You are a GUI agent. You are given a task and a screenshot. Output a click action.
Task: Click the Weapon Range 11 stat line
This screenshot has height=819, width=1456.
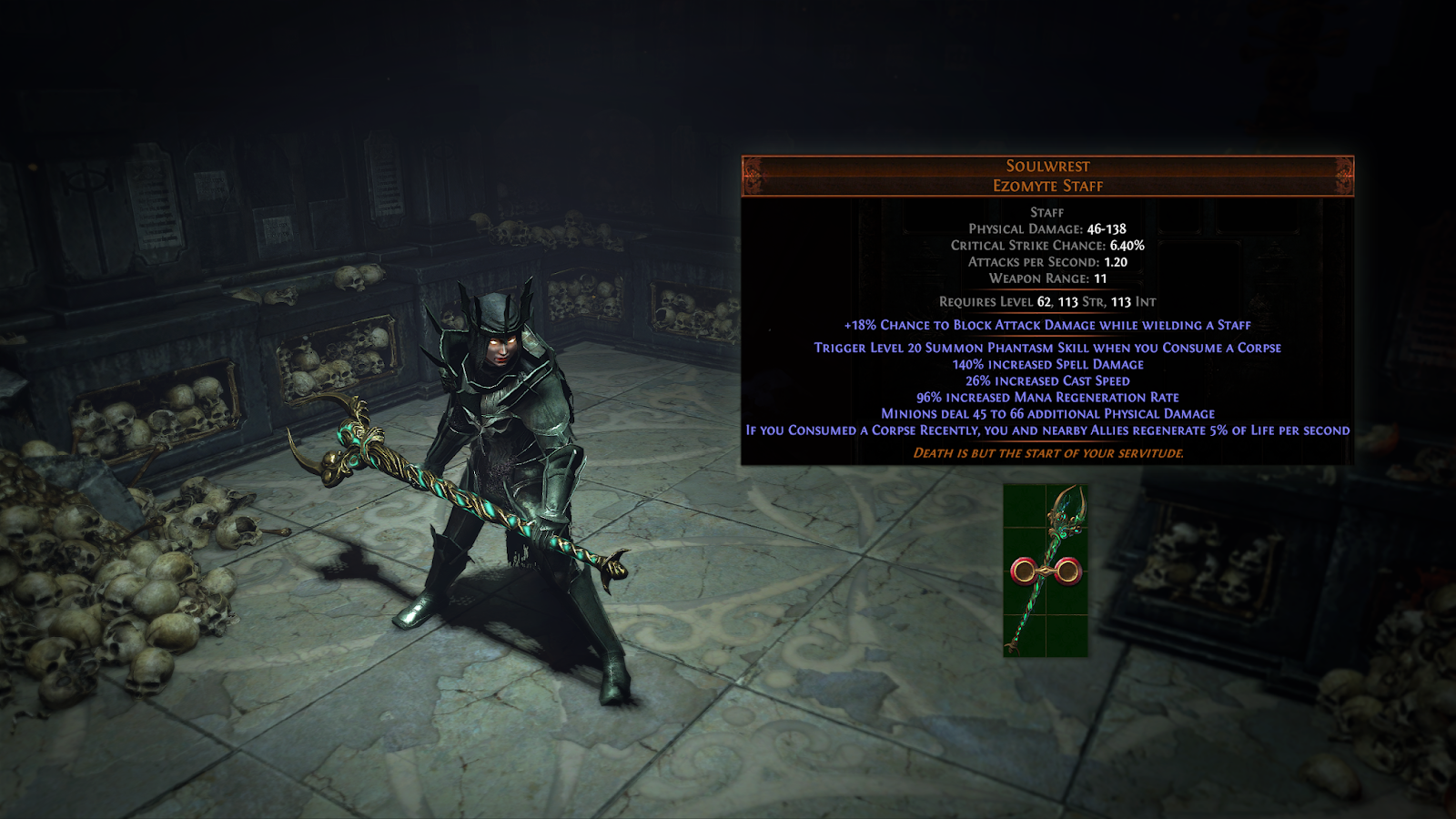[x=1047, y=278]
